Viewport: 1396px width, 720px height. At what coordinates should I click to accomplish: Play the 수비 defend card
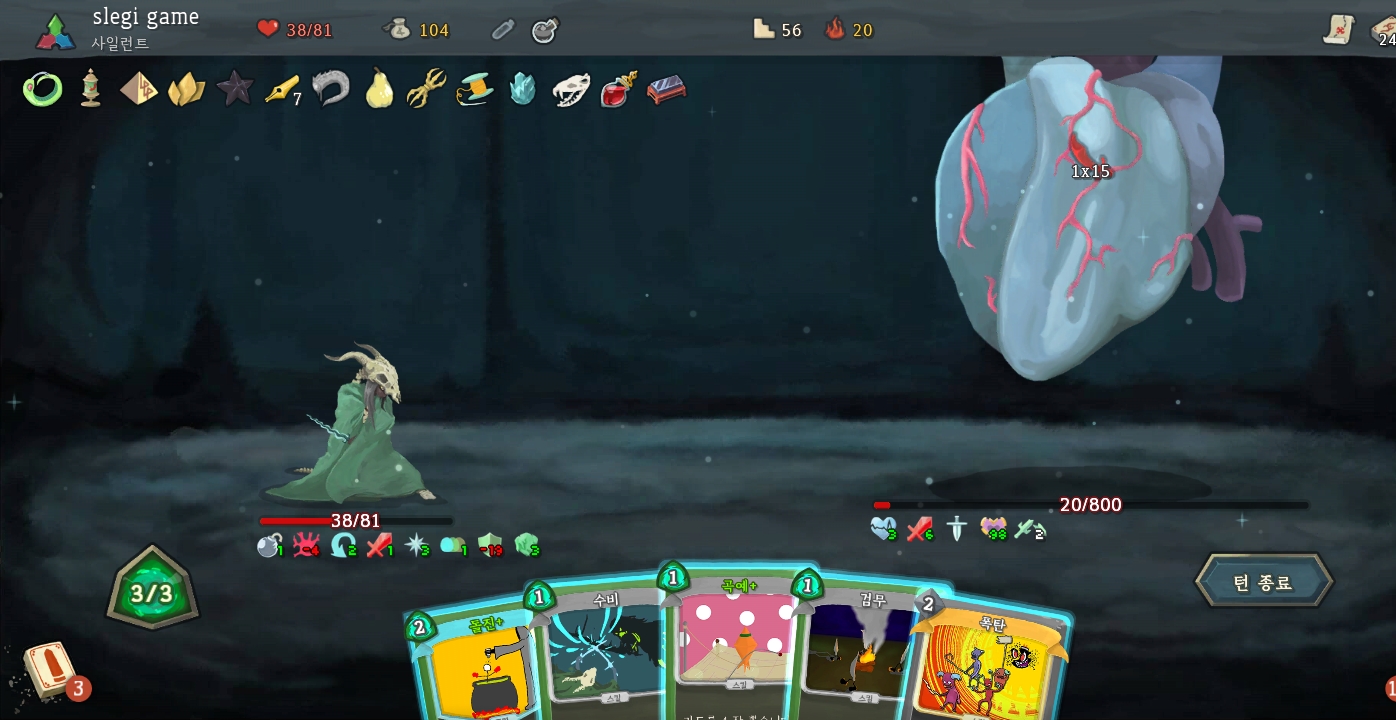(604, 650)
